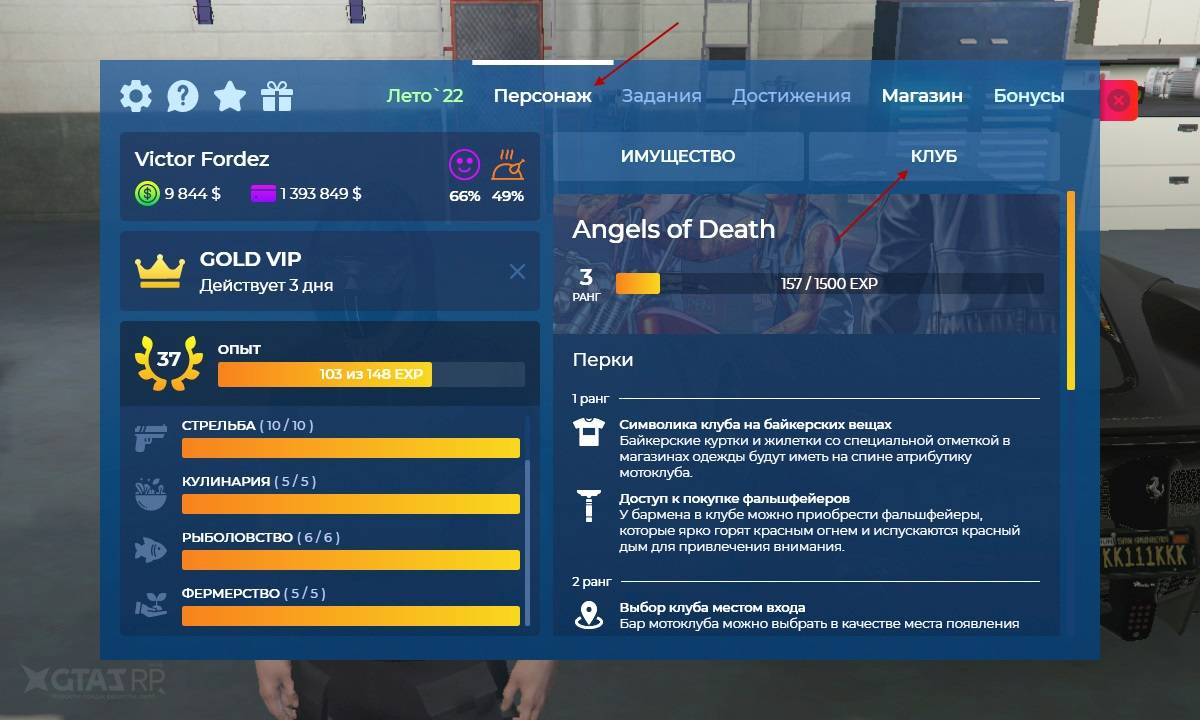Open the Магазин tab
The image size is (1200, 720).
click(922, 96)
